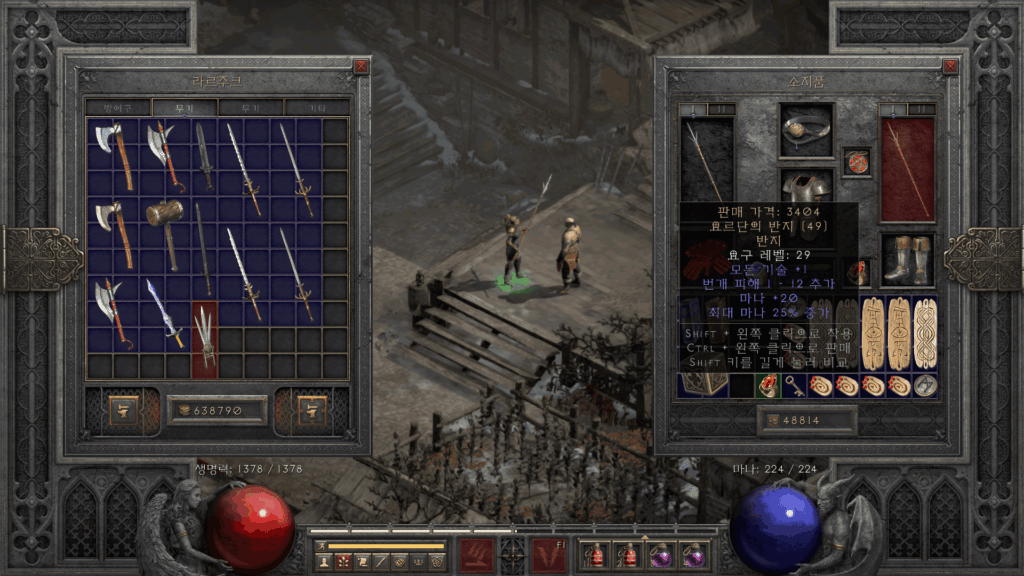The height and width of the screenshot is (576, 1024).
Task: Pick the claw weapon on the red tile
Action: [204, 339]
